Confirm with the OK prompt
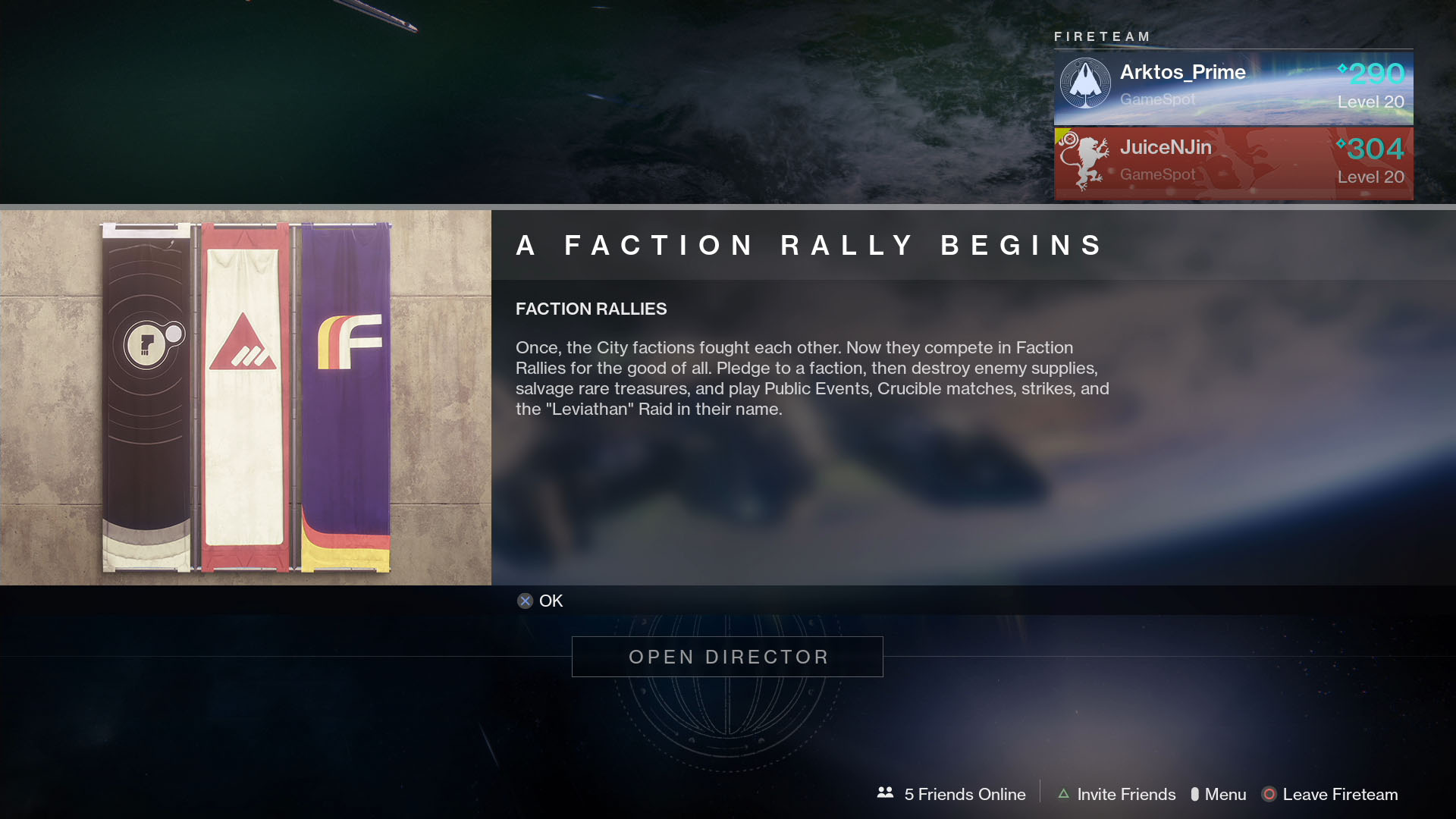1456x819 pixels. tap(539, 601)
